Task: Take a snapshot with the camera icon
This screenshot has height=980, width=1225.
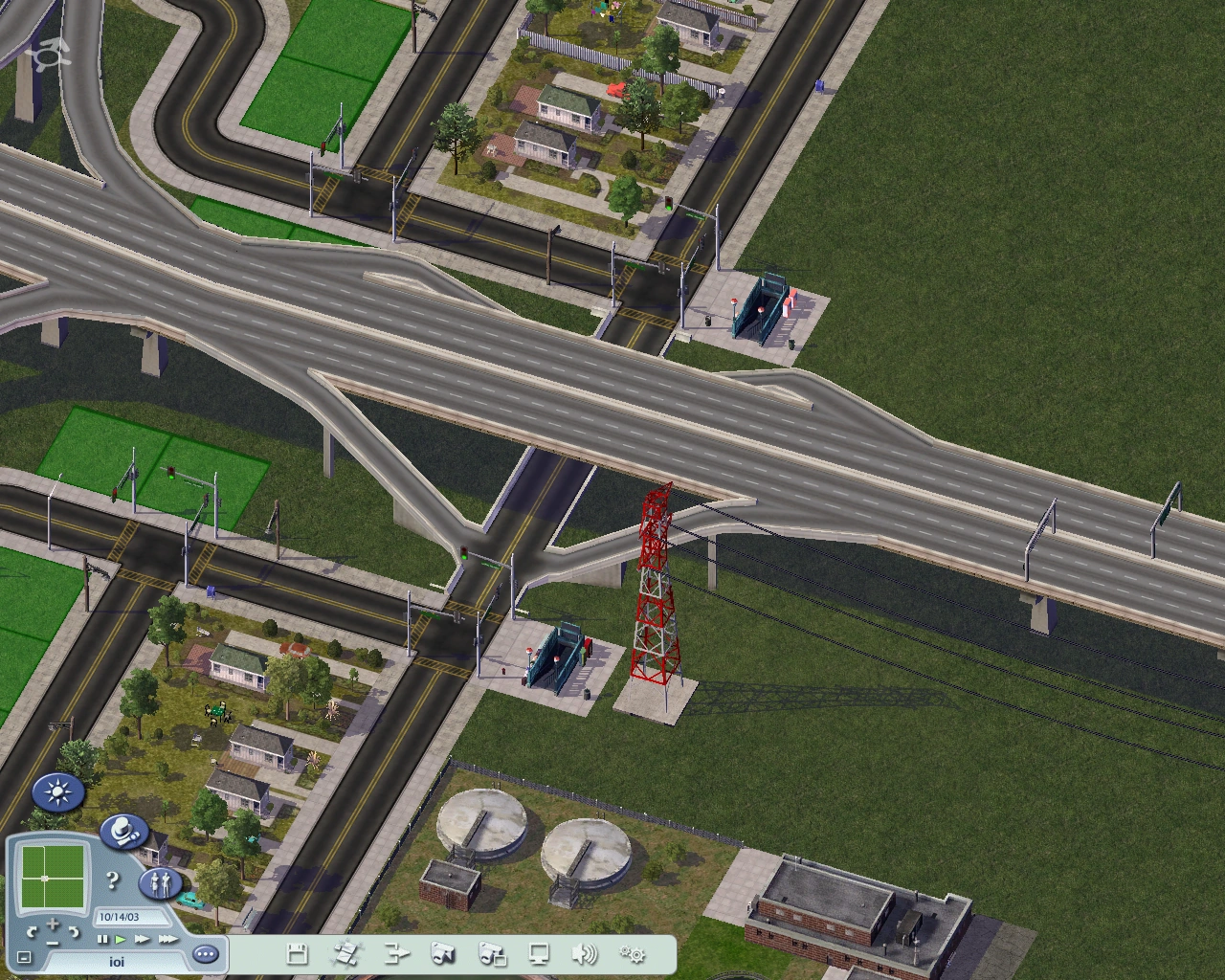Action: 443,954
